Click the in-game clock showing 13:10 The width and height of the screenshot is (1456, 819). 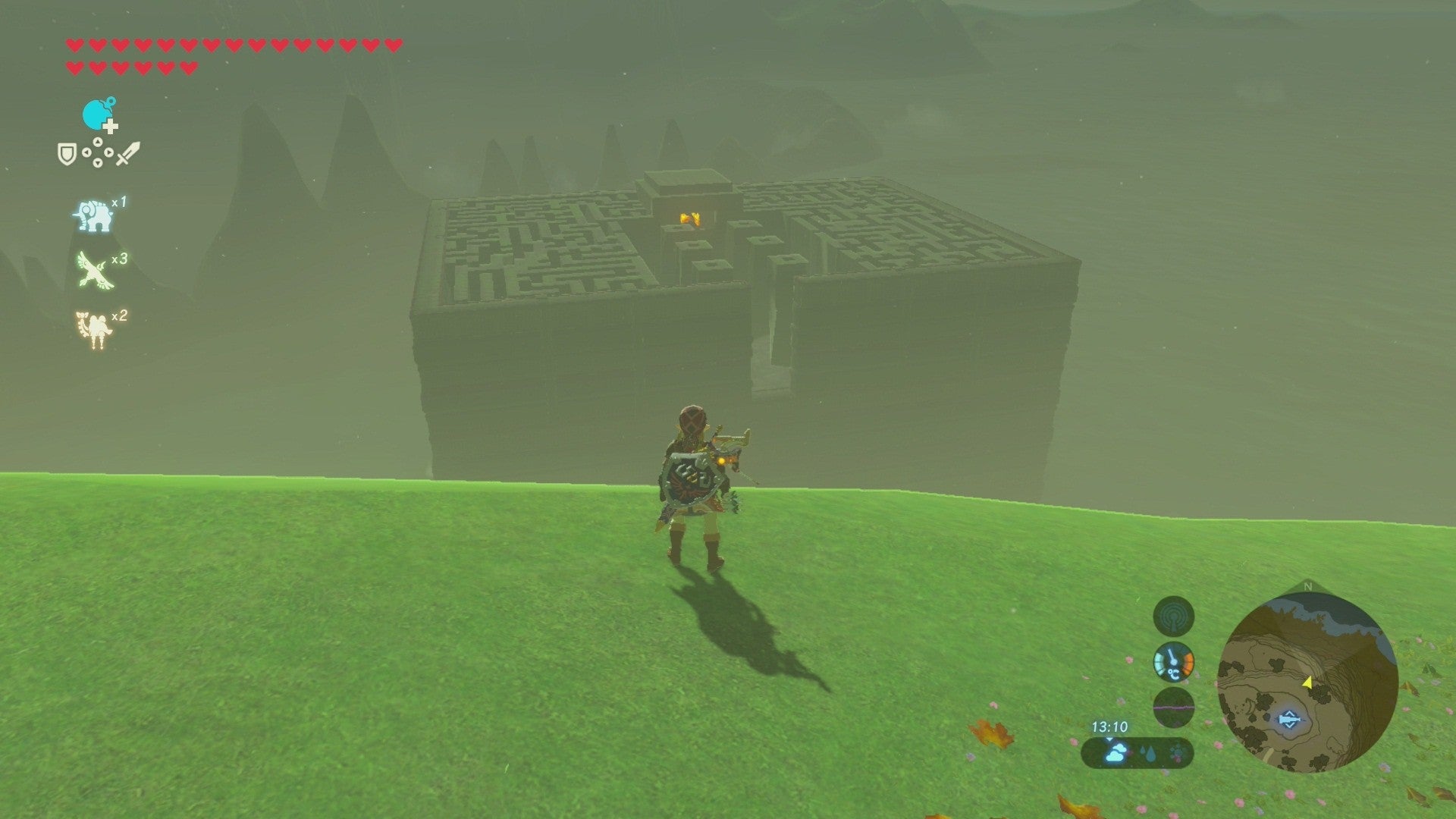point(1110,726)
